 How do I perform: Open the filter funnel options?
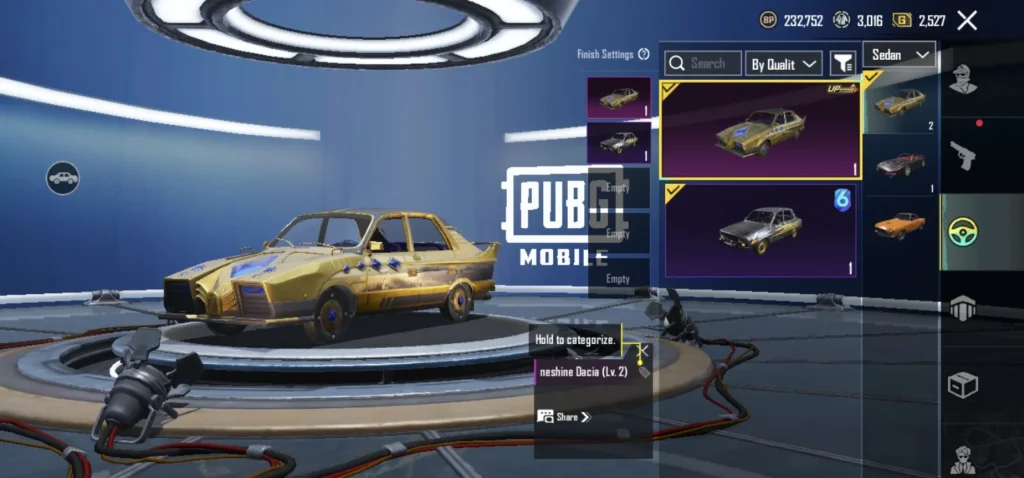[842, 63]
